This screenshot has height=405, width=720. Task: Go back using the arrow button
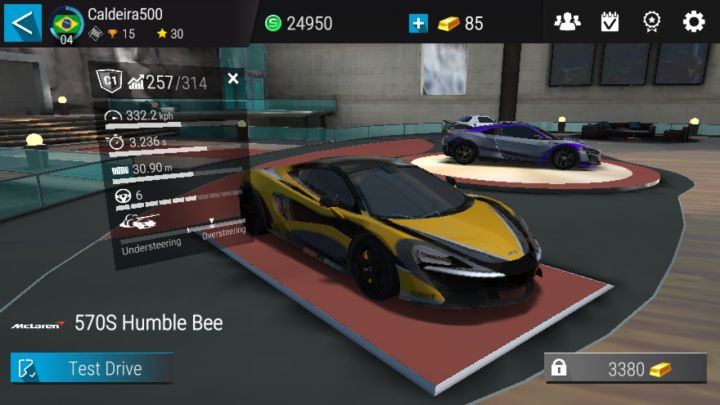pyautogui.click(x=22, y=21)
